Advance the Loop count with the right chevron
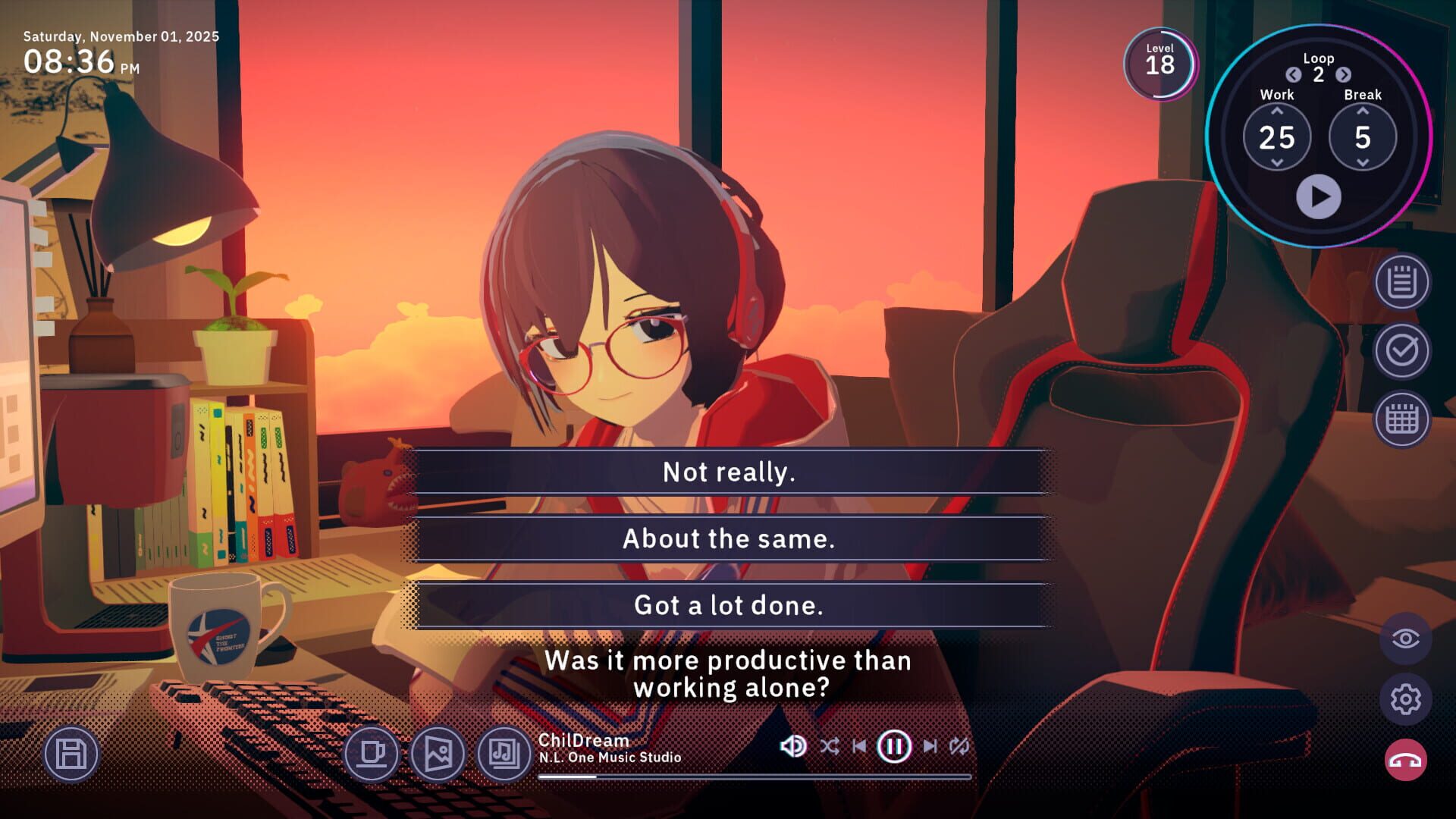The height and width of the screenshot is (819, 1456). click(1344, 76)
